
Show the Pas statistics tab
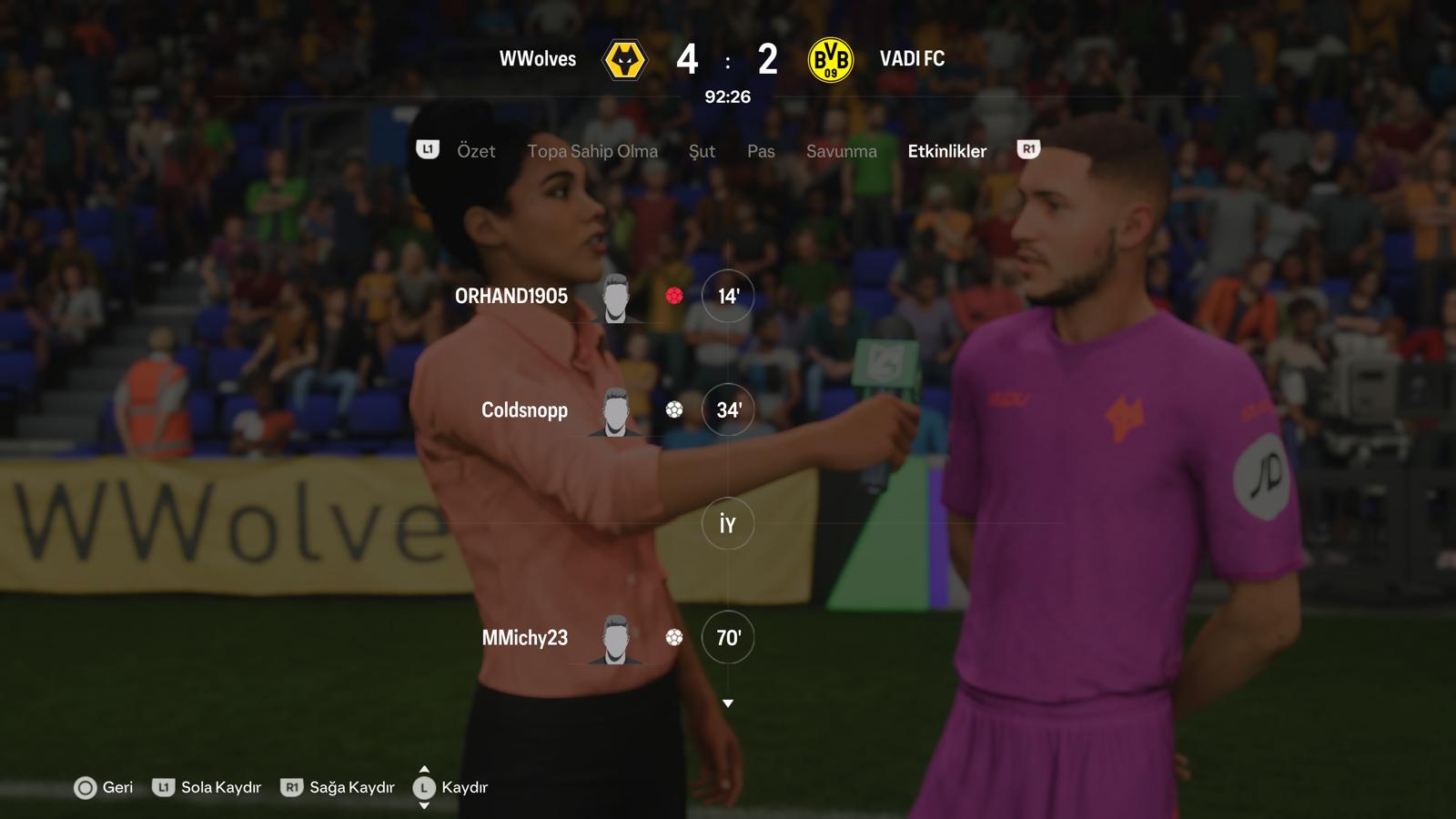tap(761, 151)
